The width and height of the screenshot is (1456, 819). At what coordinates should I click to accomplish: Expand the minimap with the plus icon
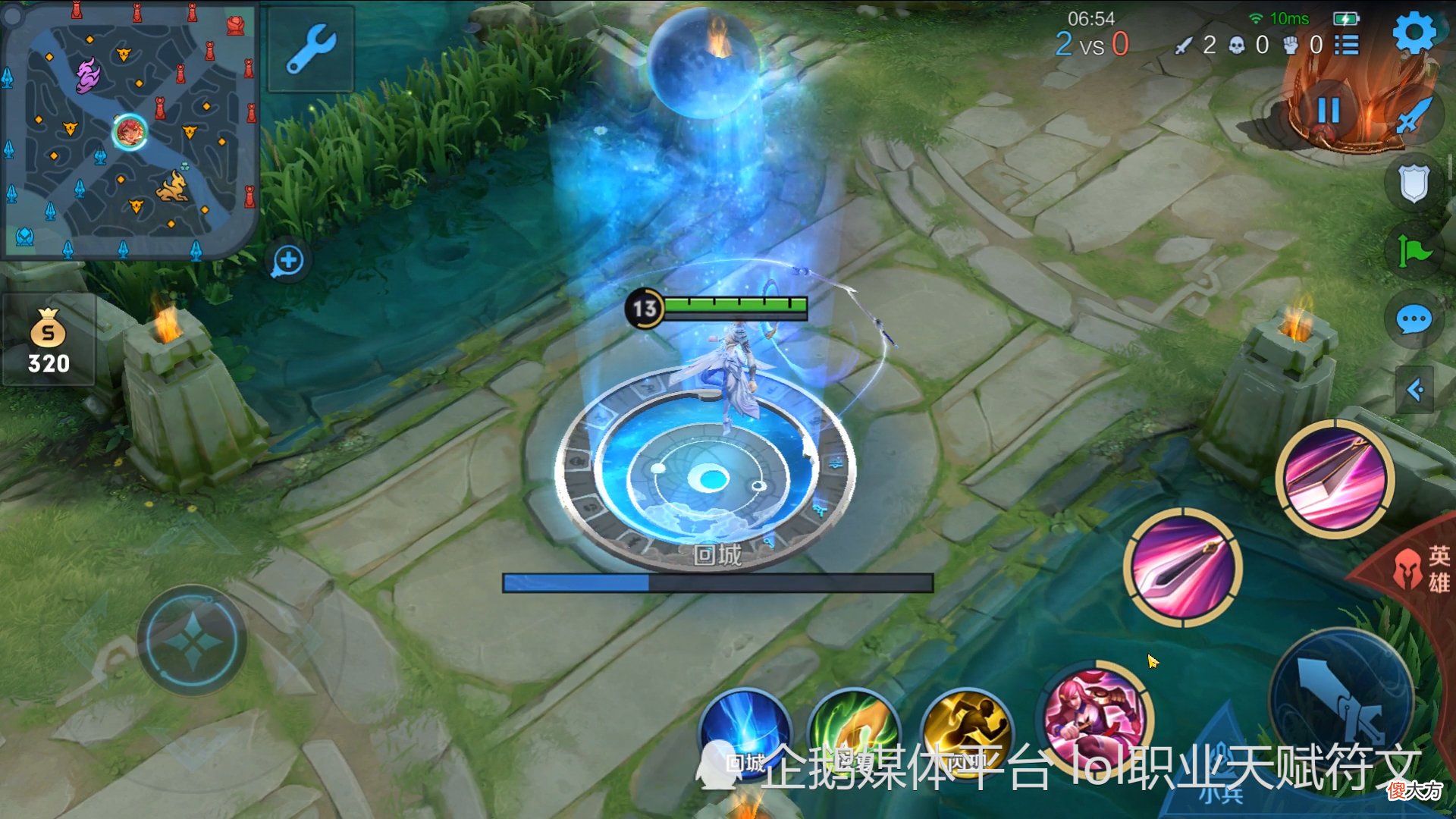[288, 261]
